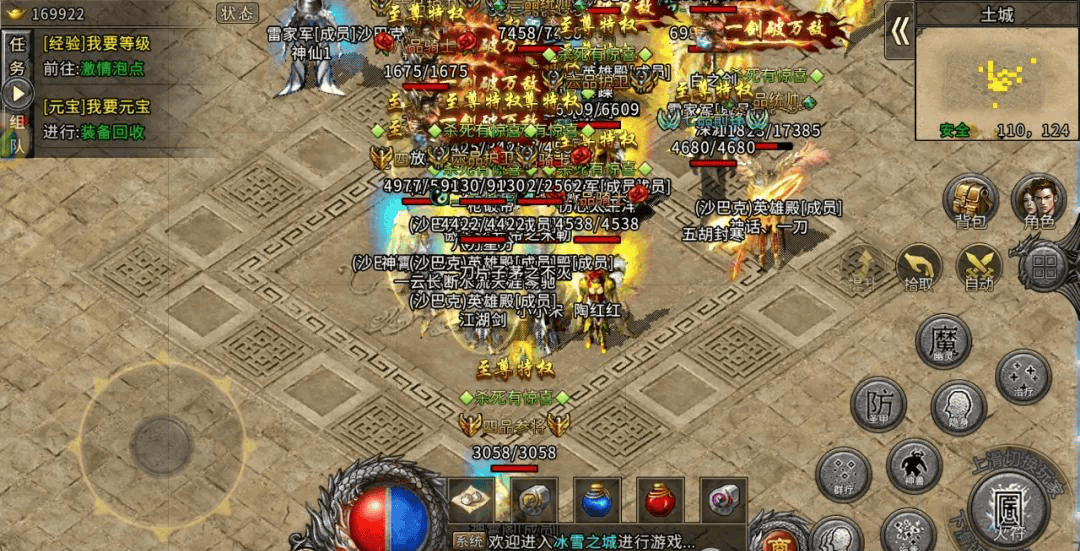
Task: Select the purple-swirl scroll in the hotbar
Action: point(723,499)
